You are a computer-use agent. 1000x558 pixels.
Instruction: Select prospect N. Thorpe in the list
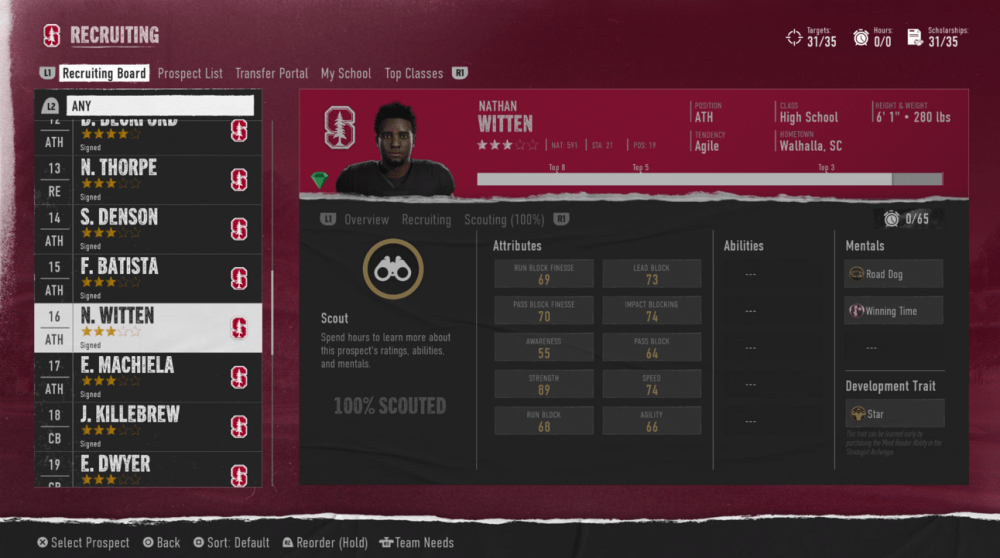[x=150, y=178]
